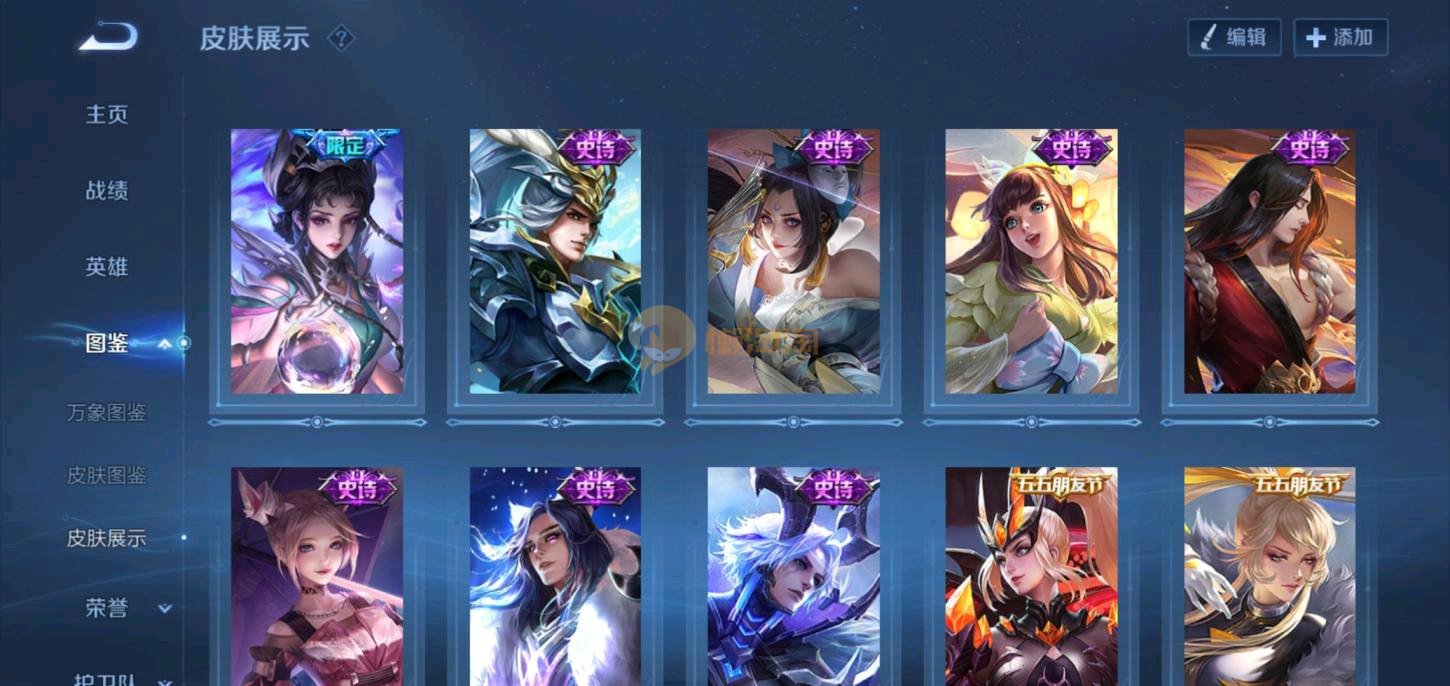Select the long black-haired man in red robe

(x=1270, y=262)
